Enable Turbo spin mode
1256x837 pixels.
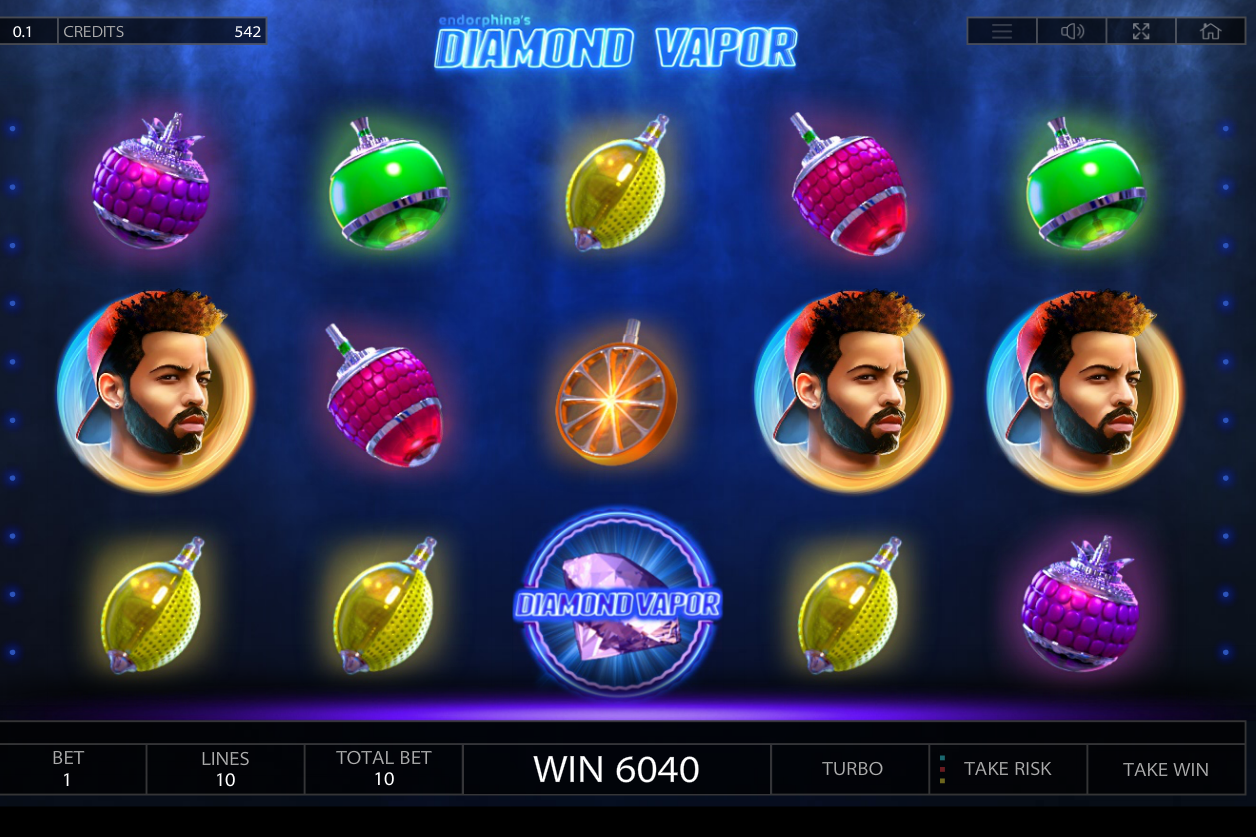[852, 769]
